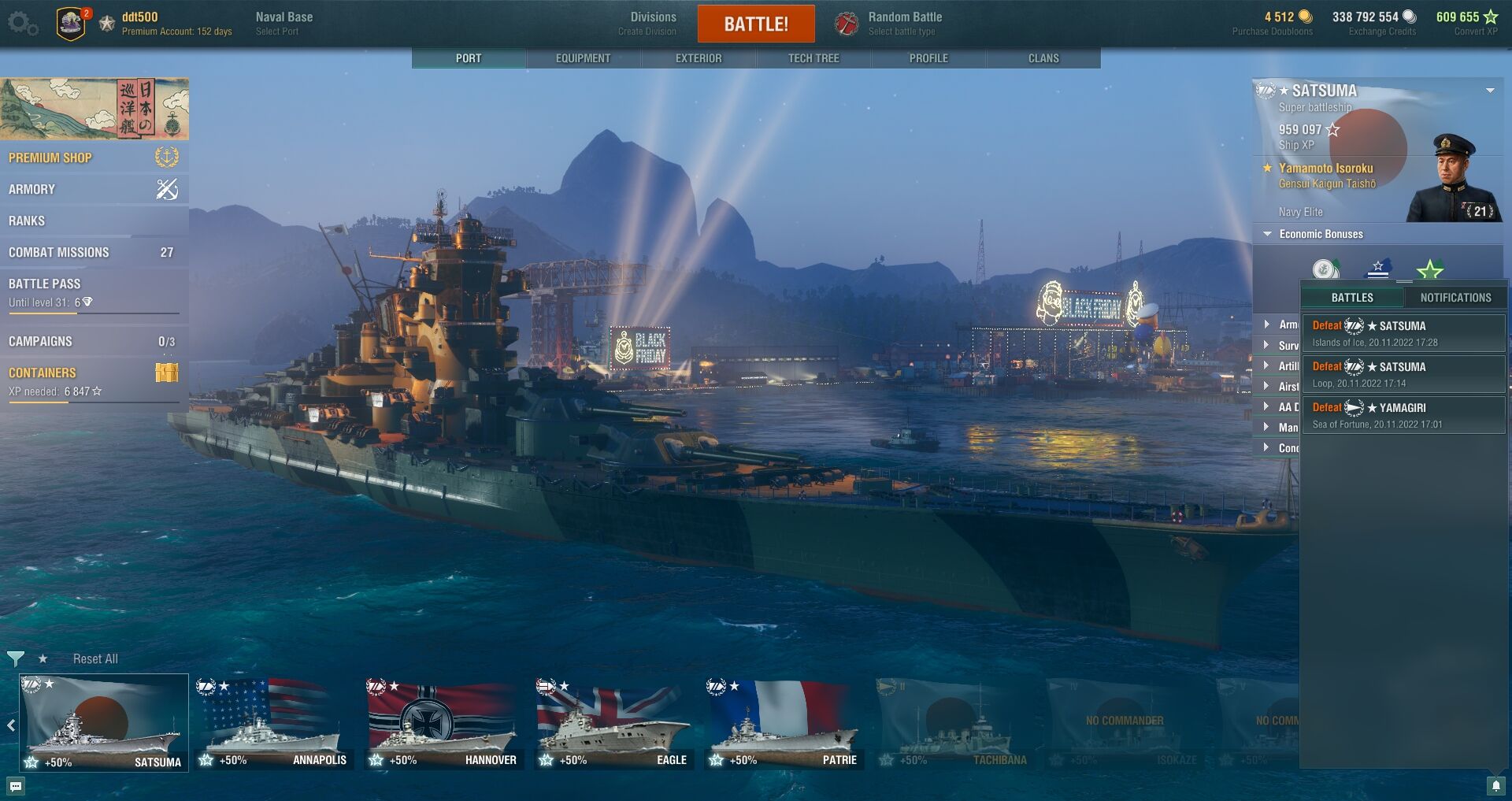Open the Battle Pass
This screenshot has height=801, width=1512.
click(x=45, y=284)
